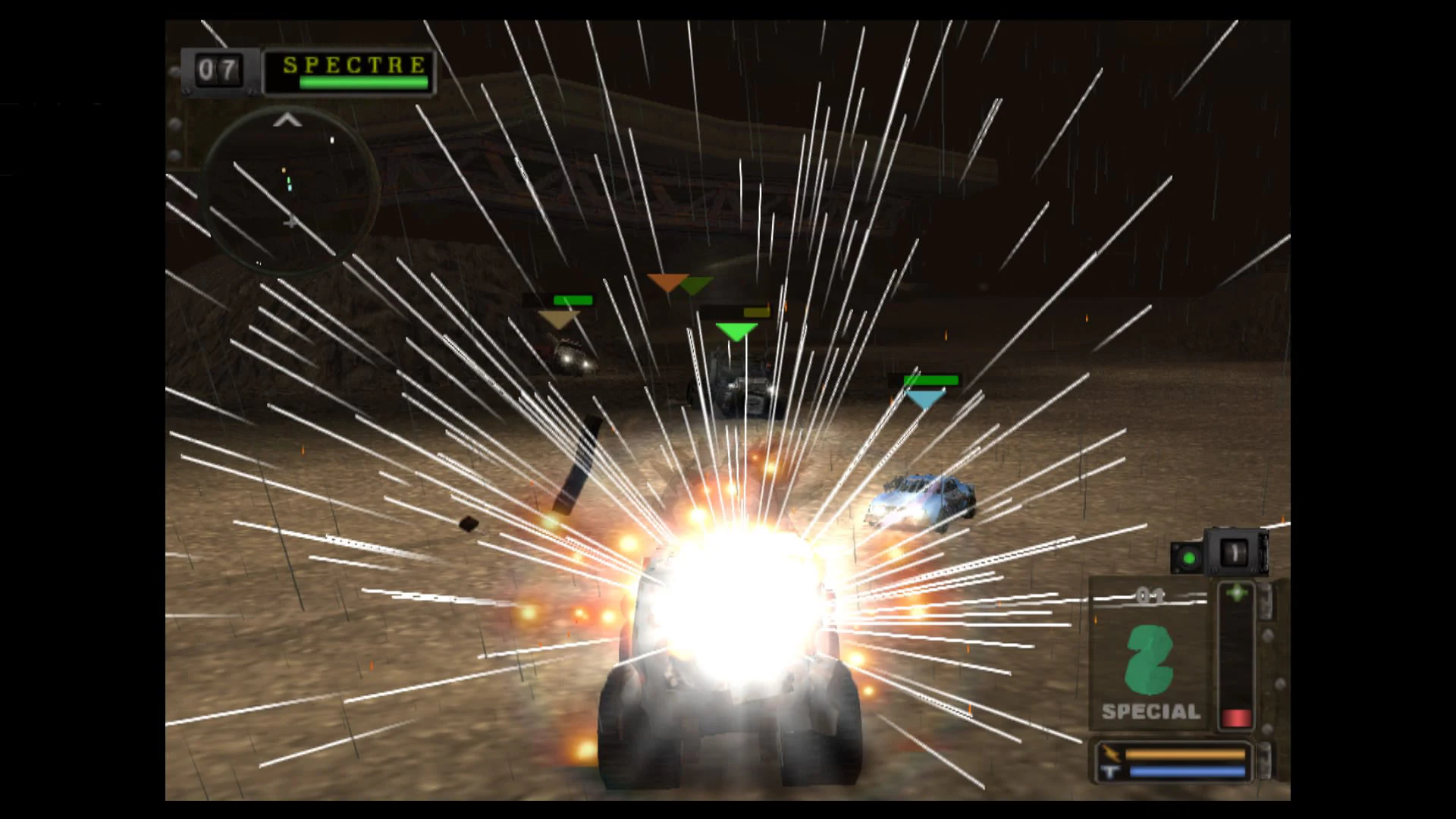The height and width of the screenshot is (819, 1456).
Task: Toggle the green indicator light on the HUD
Action: tap(1190, 558)
